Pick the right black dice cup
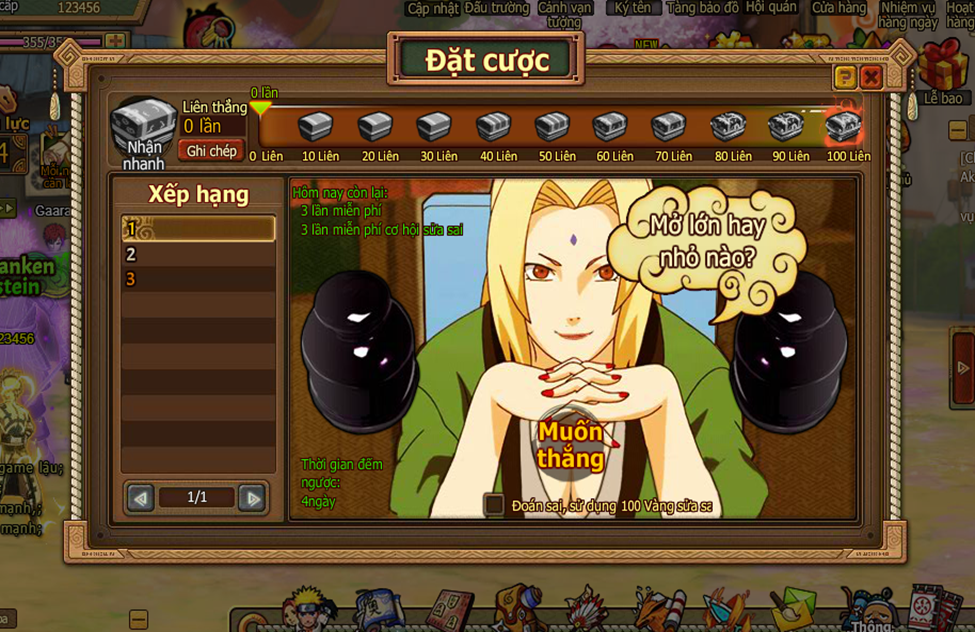Screen dimensions: 975x632 point(790,345)
